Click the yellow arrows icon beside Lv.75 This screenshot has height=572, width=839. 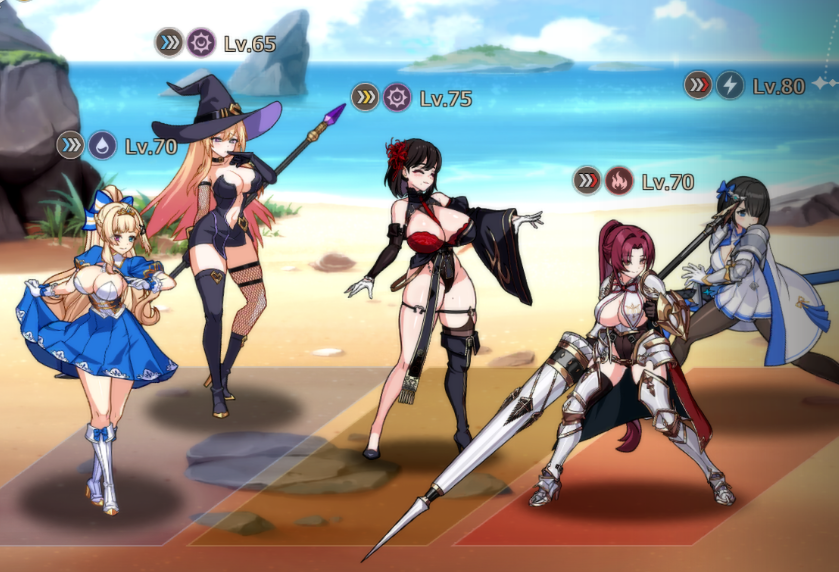point(365,97)
